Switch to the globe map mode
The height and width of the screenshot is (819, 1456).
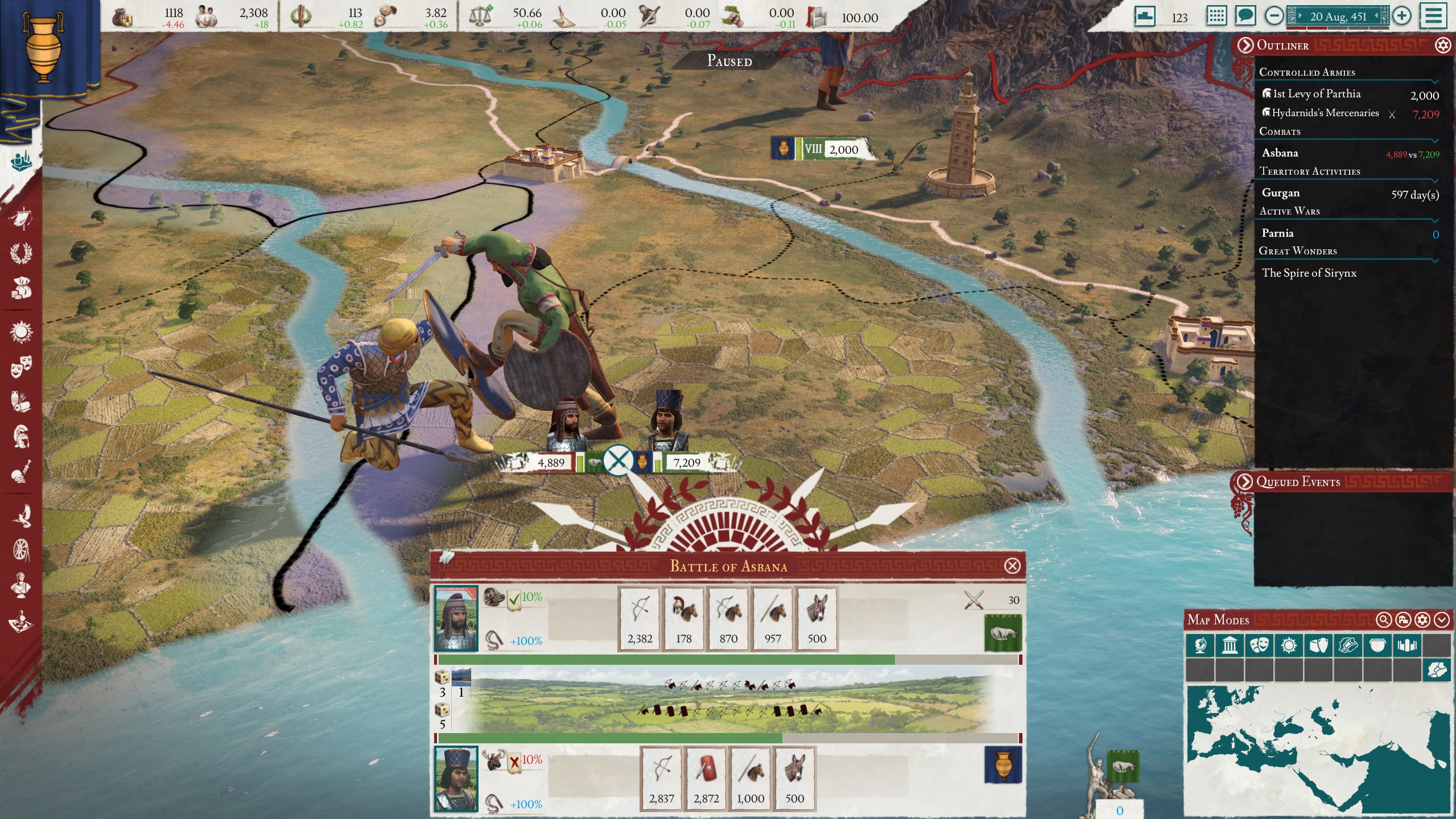(x=1200, y=645)
